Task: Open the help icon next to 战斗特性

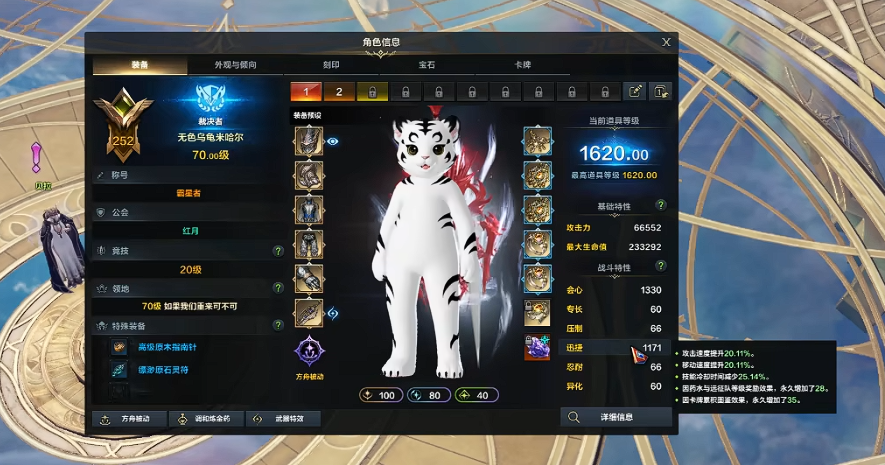Action: click(661, 266)
